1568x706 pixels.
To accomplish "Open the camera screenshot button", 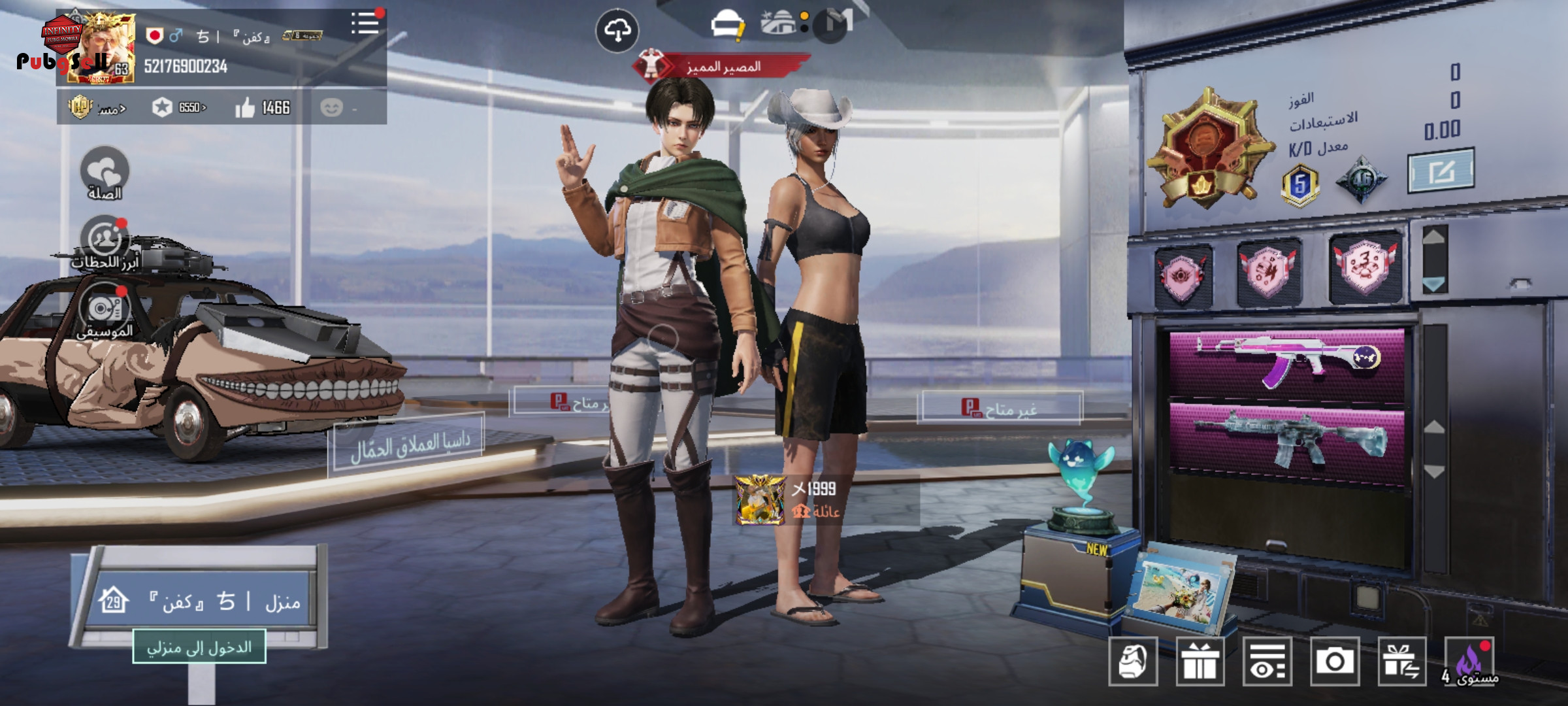I will [x=1334, y=662].
